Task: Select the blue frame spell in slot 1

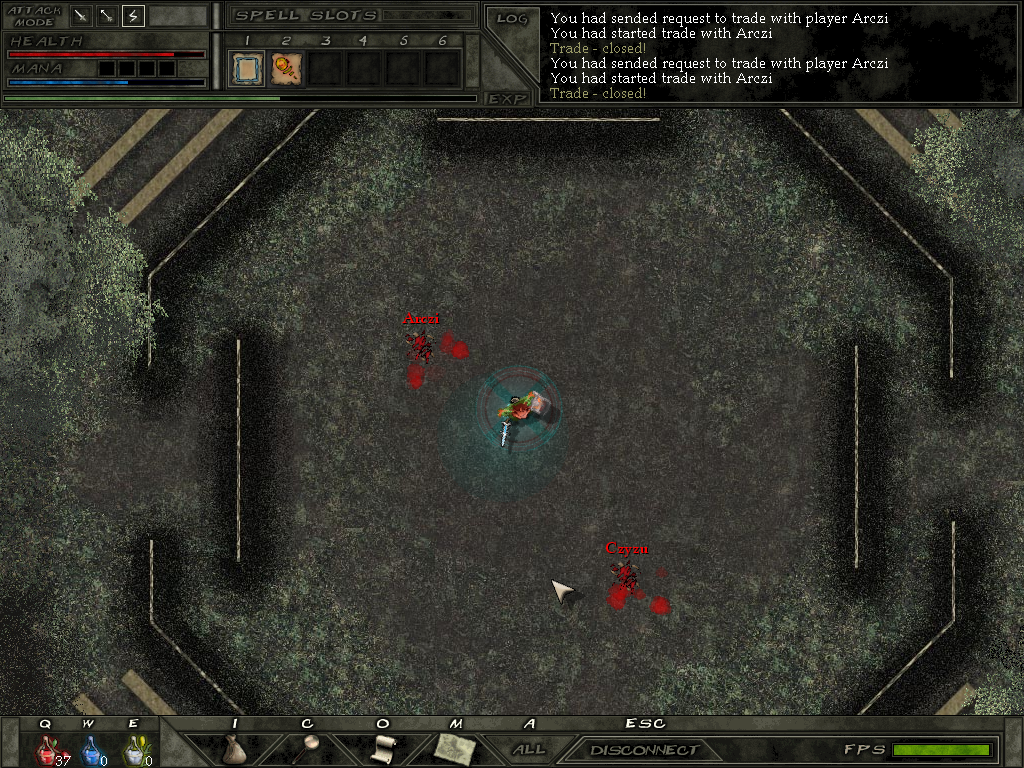Action: point(246,69)
